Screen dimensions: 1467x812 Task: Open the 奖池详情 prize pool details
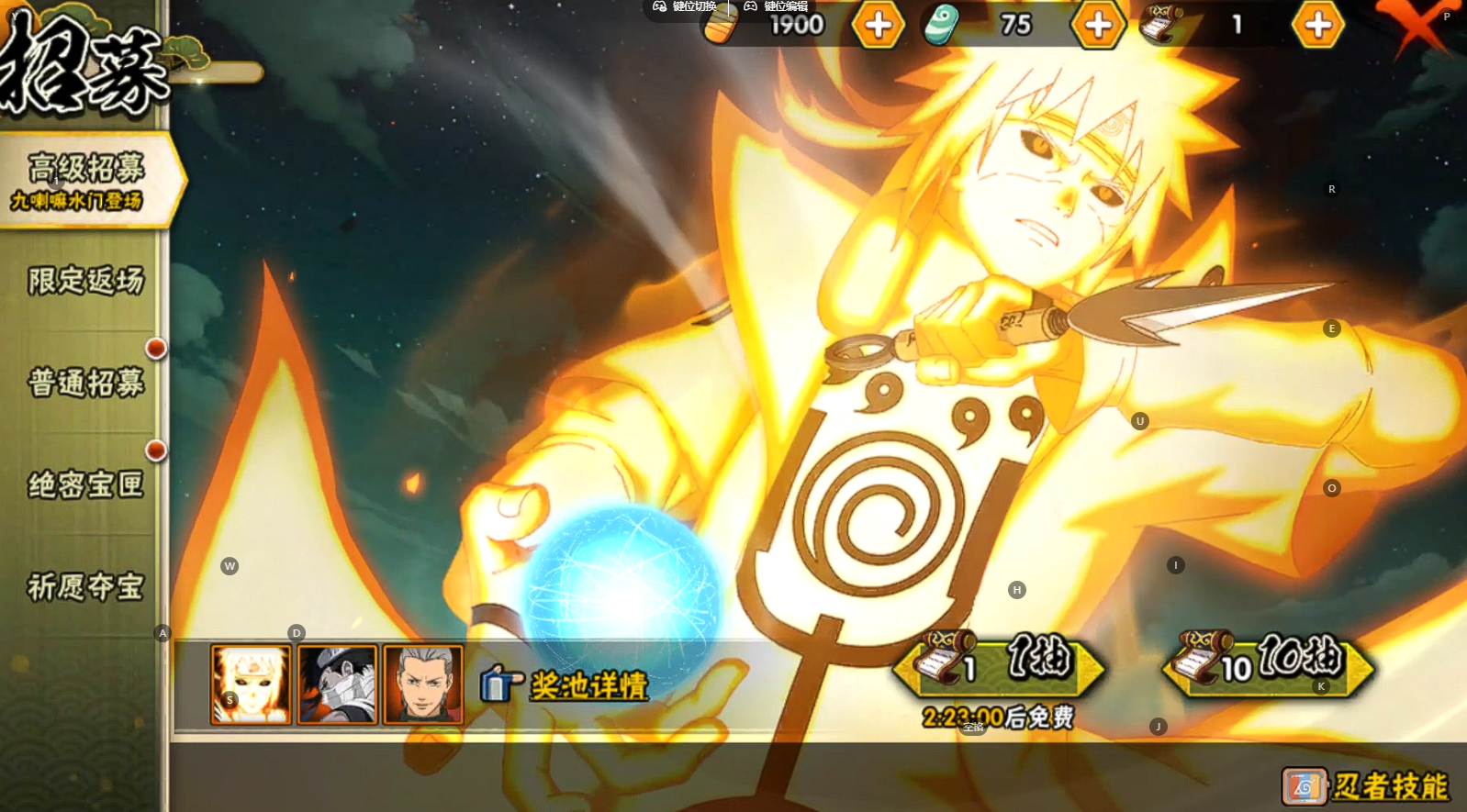coord(566,684)
